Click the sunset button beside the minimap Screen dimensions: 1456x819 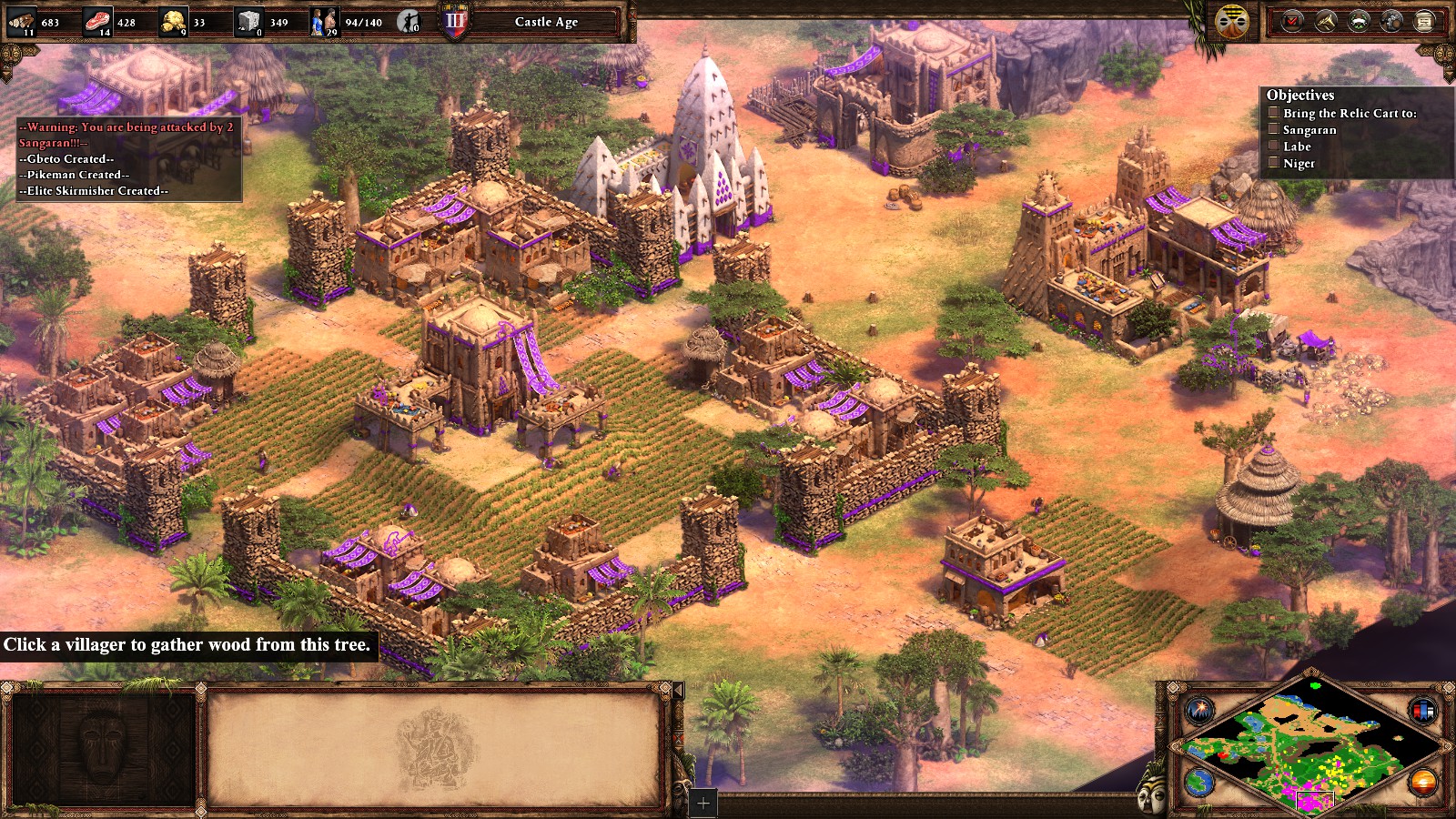tap(1423, 781)
